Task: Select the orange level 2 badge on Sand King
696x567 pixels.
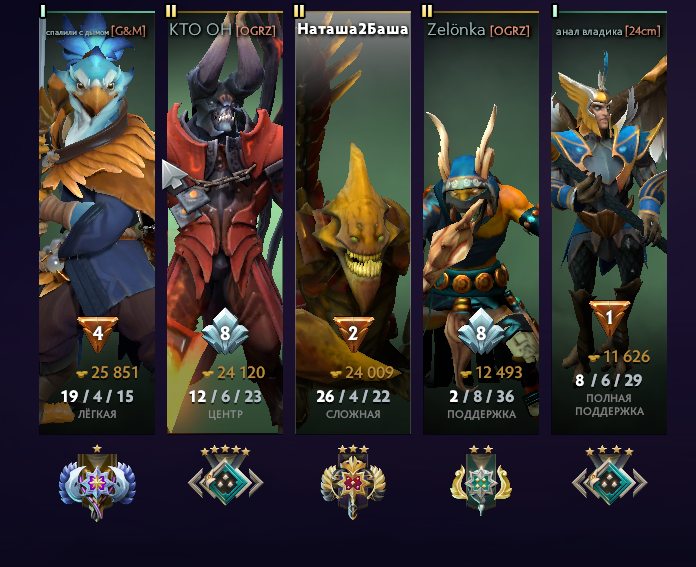Action: tap(353, 333)
